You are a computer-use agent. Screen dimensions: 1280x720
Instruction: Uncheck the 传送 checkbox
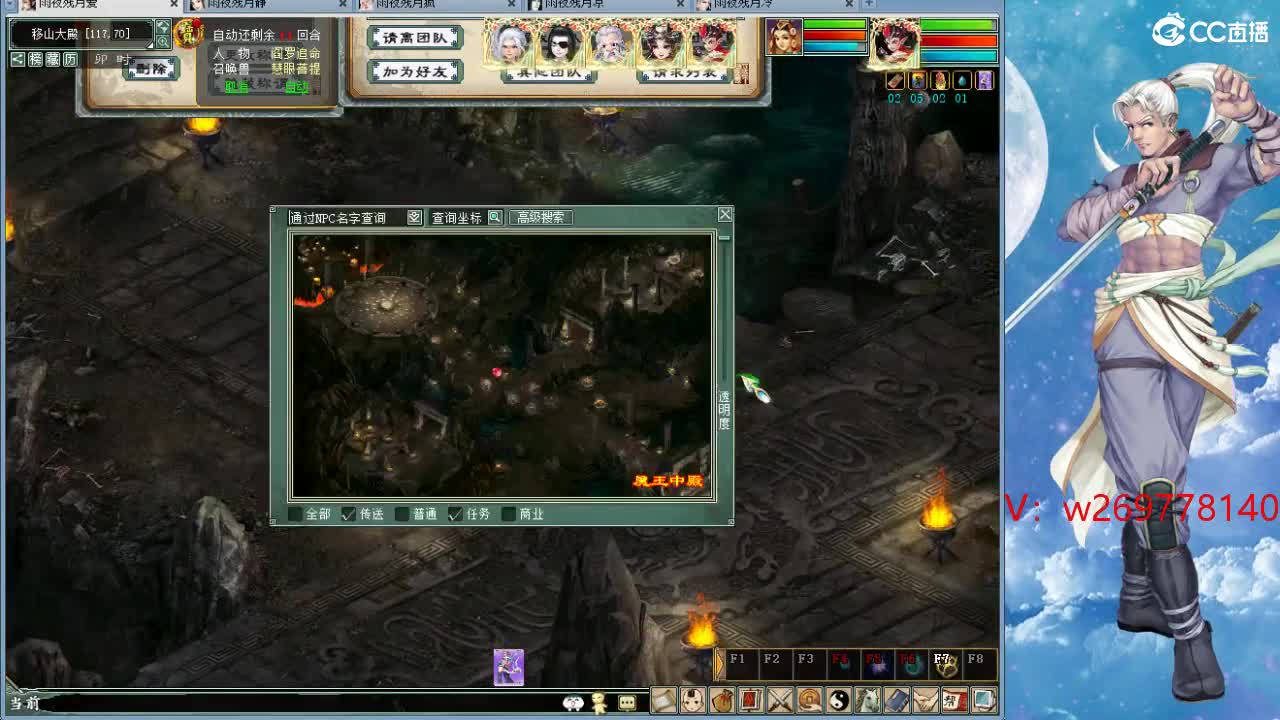(x=348, y=515)
